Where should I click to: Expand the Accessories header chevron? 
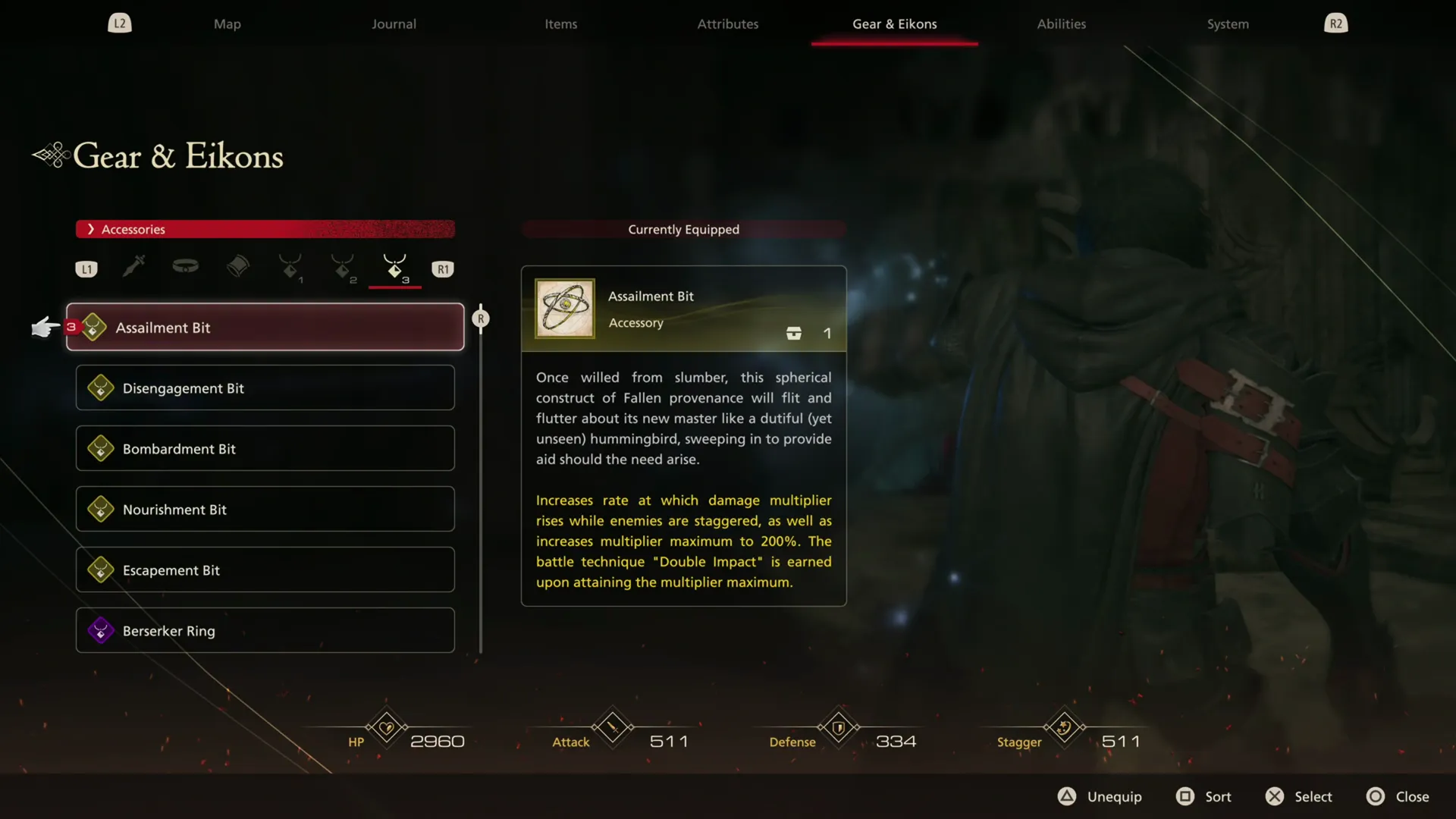pos(91,229)
